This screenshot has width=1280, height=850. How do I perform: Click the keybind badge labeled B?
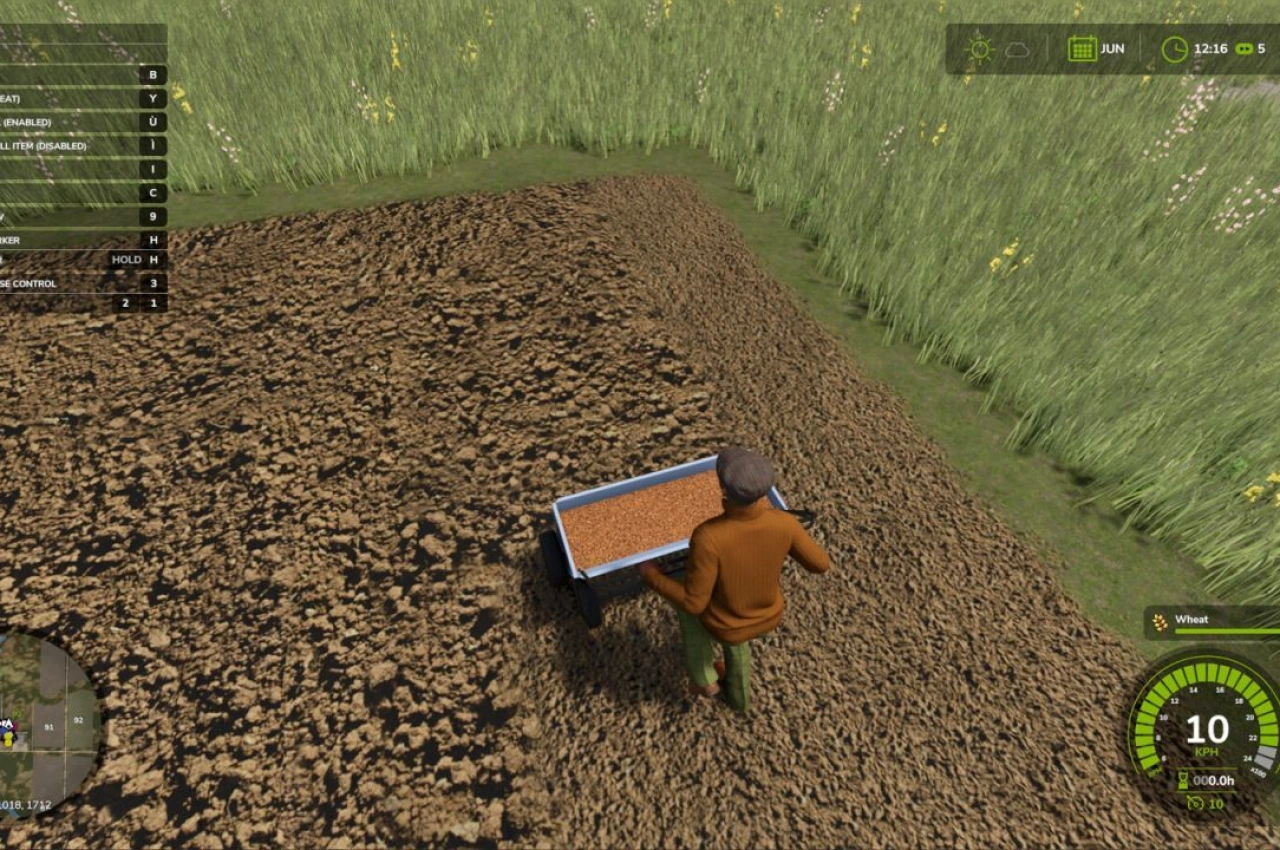pyautogui.click(x=150, y=73)
